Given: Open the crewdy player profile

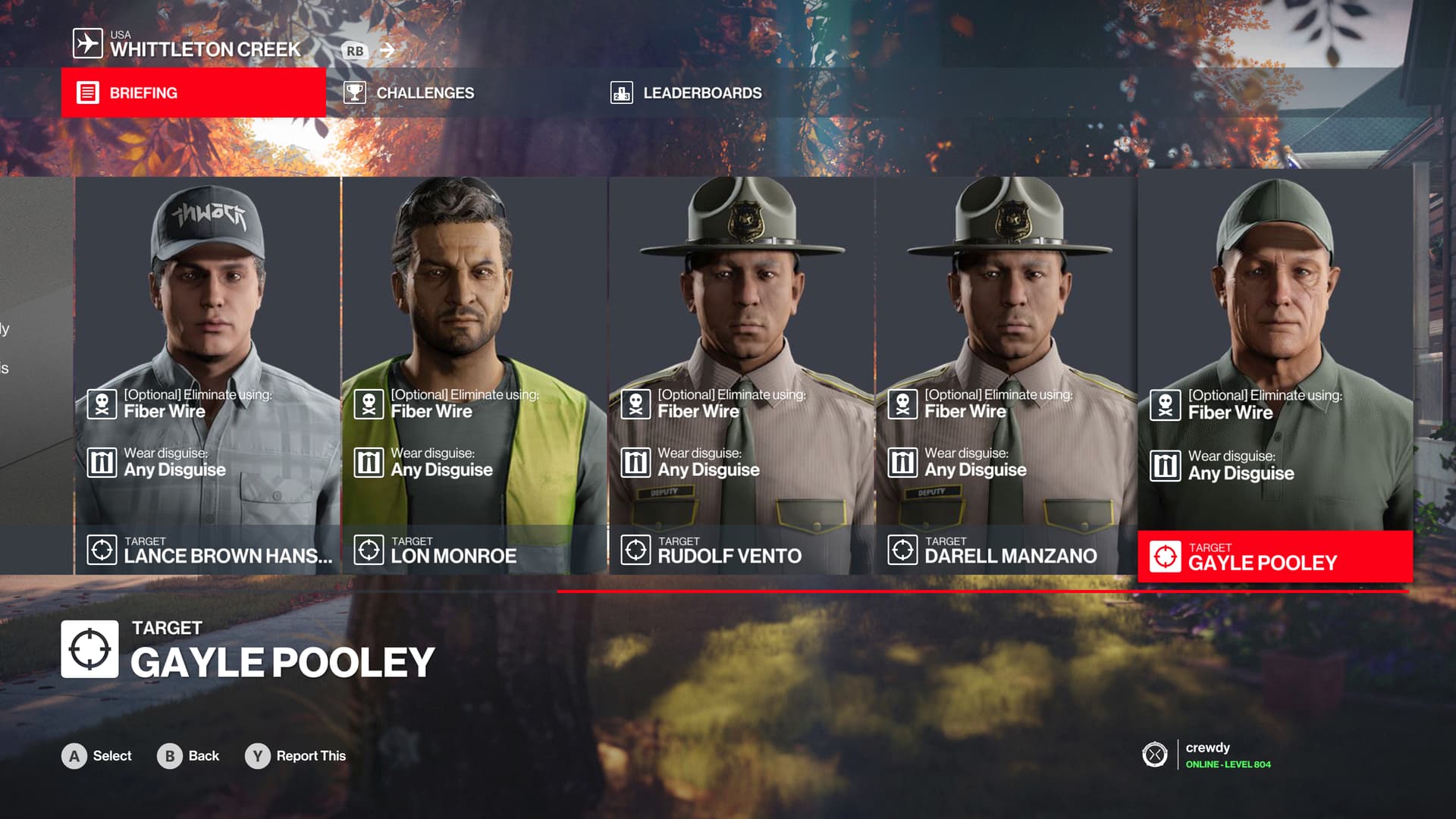Looking at the screenshot, I should 1207,755.
